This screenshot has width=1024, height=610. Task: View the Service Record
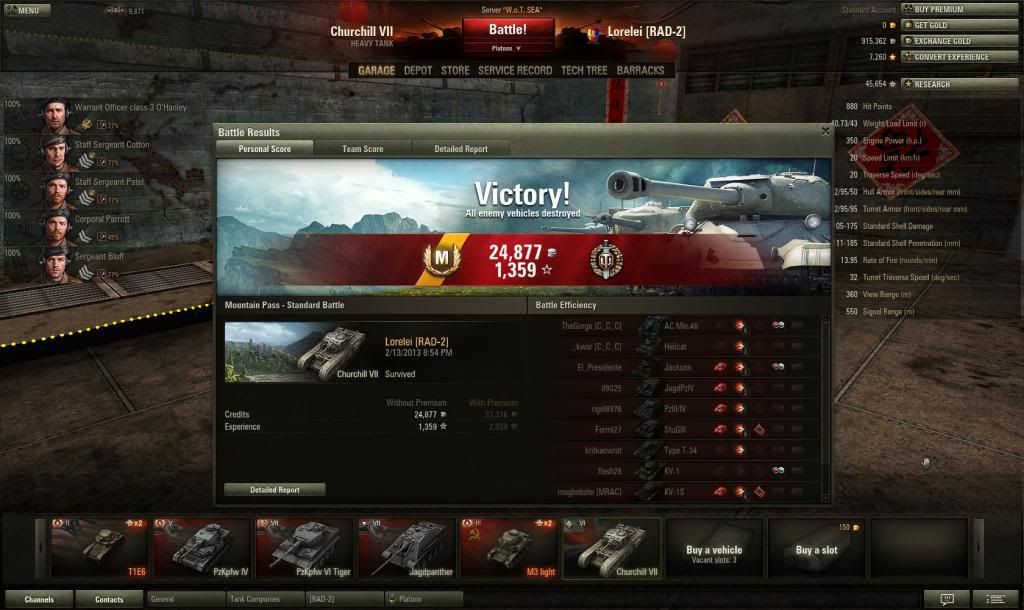click(x=514, y=71)
